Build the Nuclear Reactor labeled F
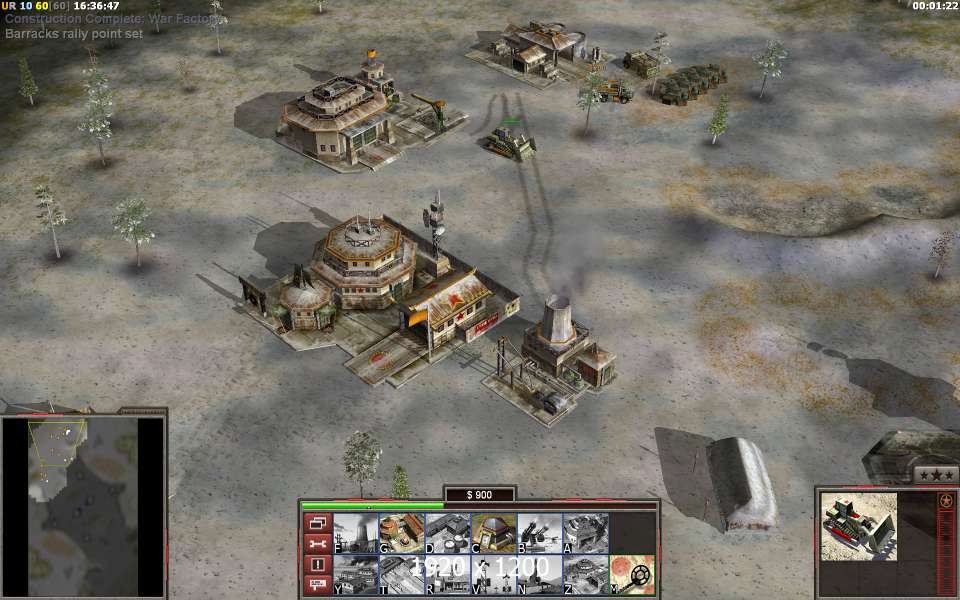Screen dimensions: 960x600 point(355,533)
